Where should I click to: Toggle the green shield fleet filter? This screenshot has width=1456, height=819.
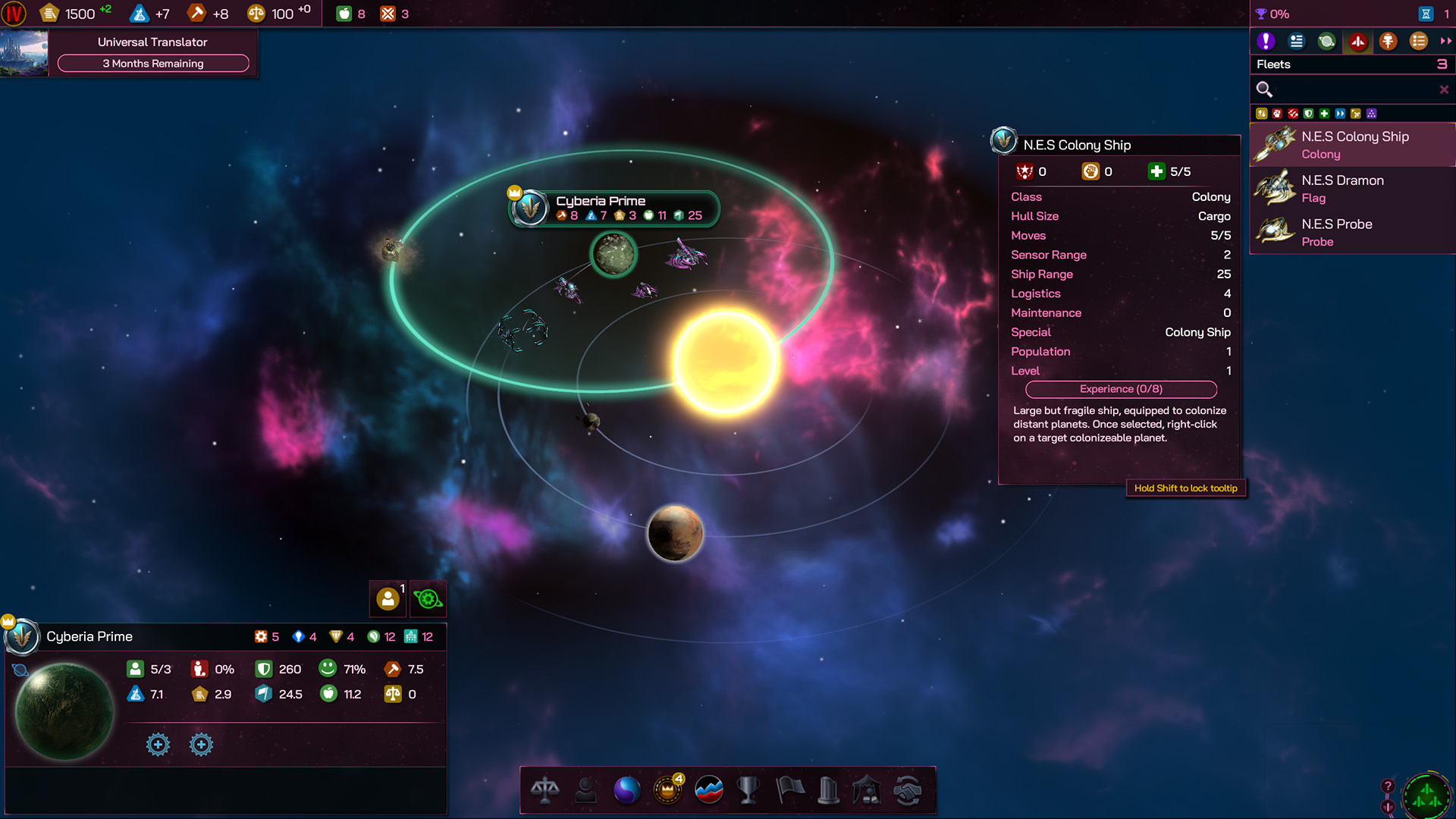(1307, 114)
